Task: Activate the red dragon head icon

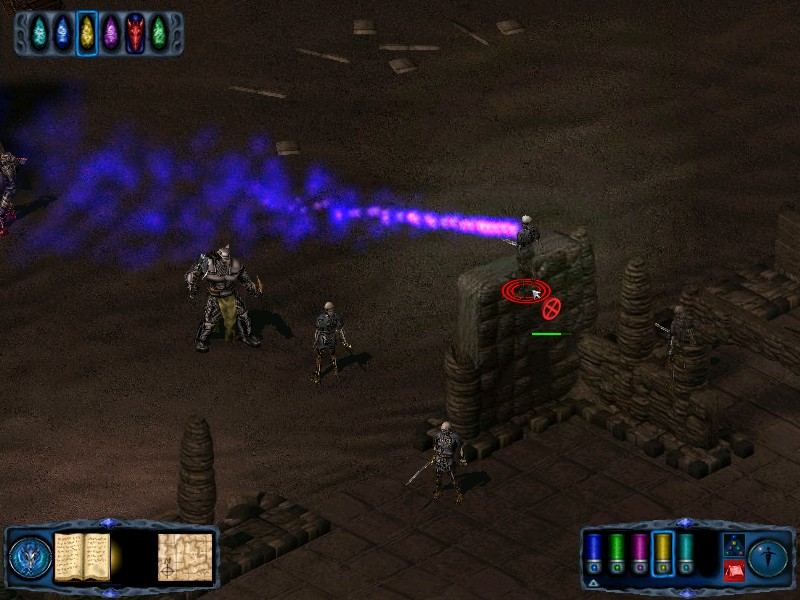Action: [x=135, y=33]
